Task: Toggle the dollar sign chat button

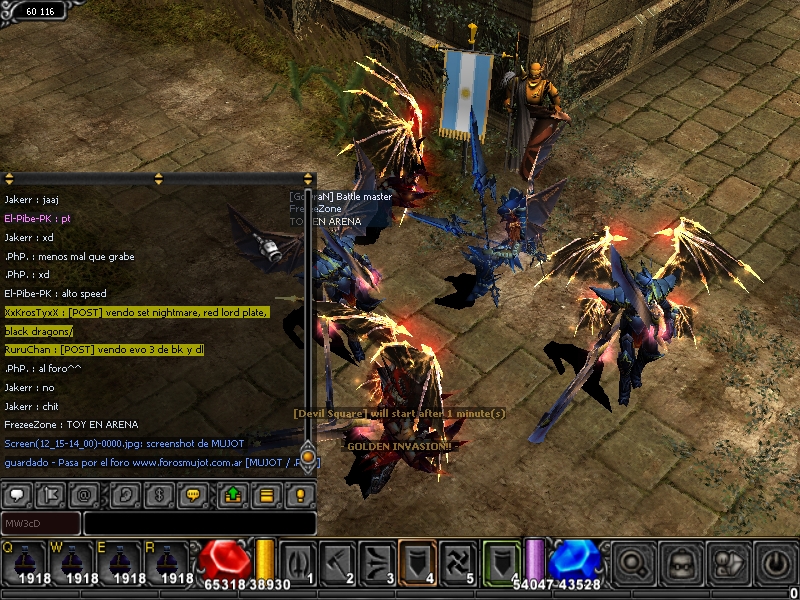Action: coord(157,494)
